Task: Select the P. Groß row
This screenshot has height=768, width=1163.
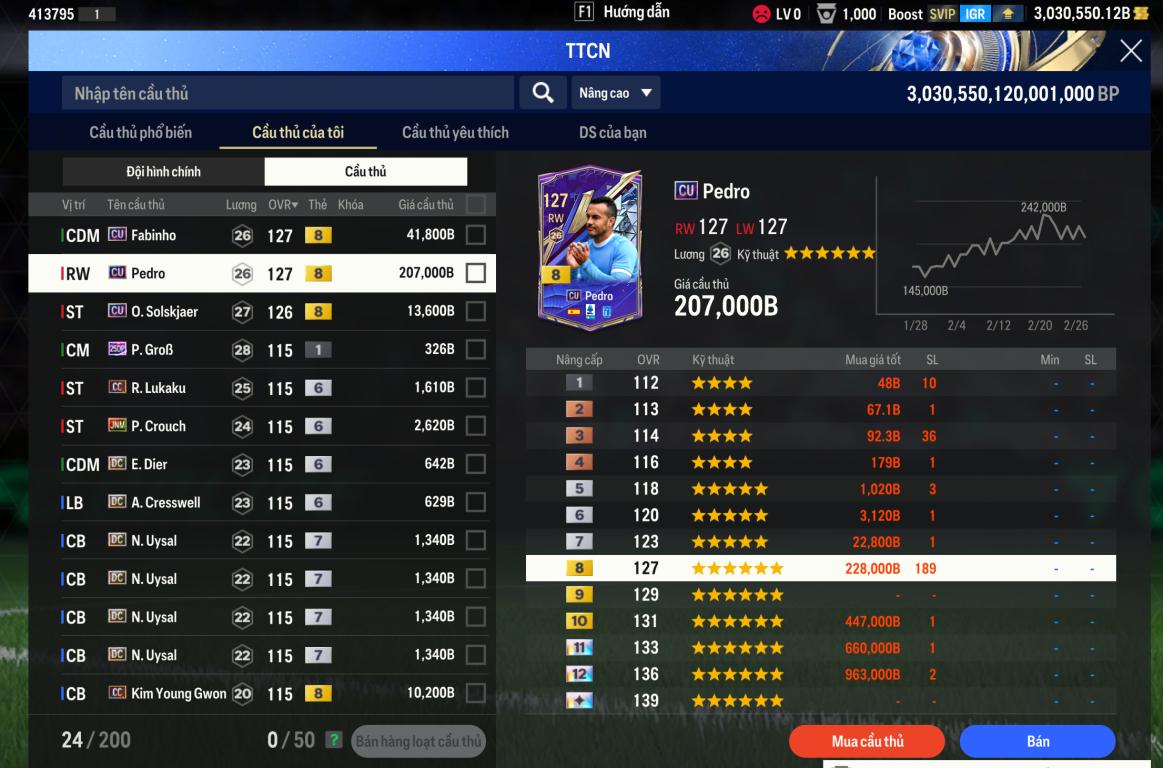Action: point(152,350)
